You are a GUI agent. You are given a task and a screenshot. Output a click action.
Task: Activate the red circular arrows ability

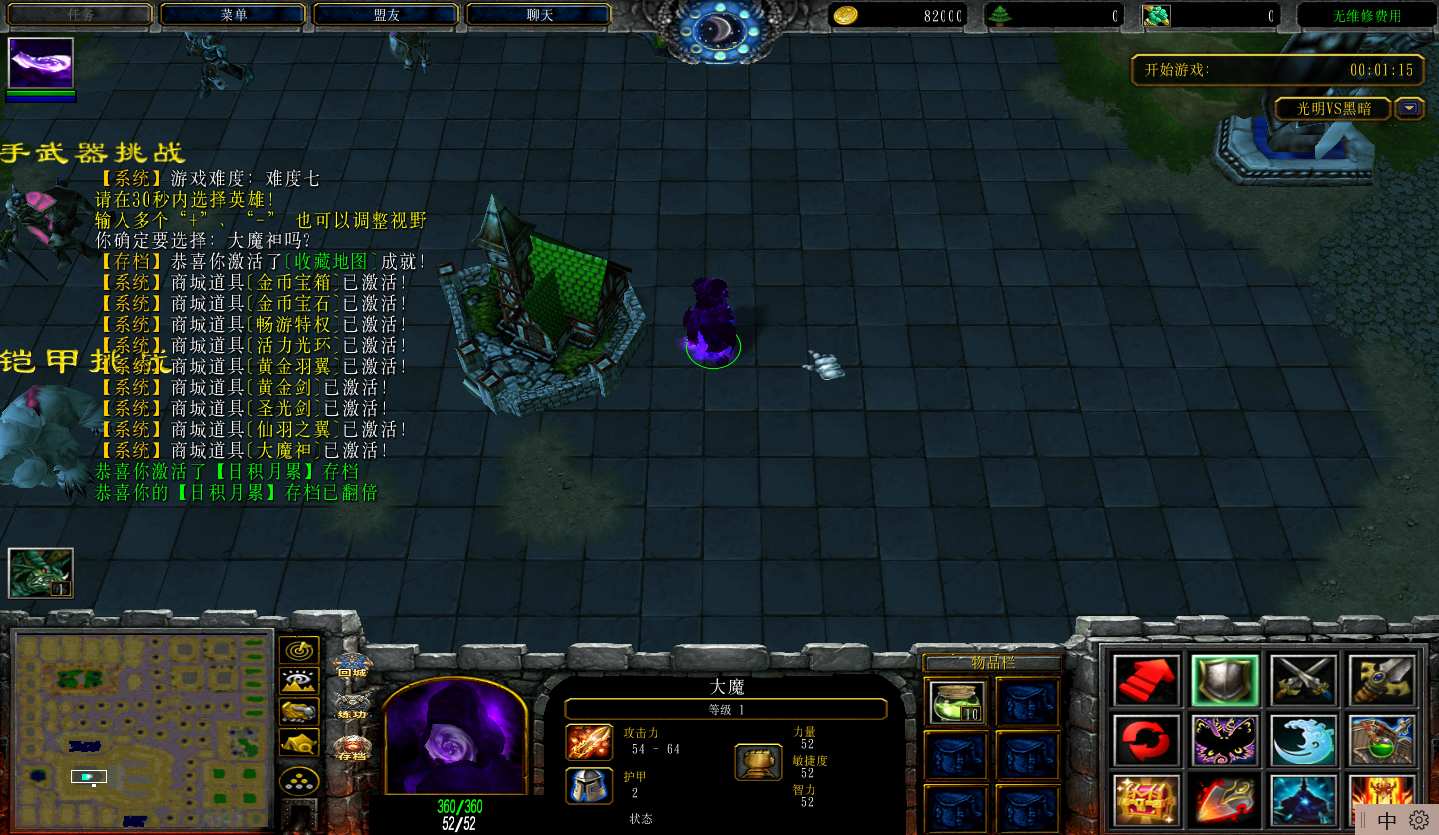point(1146,740)
